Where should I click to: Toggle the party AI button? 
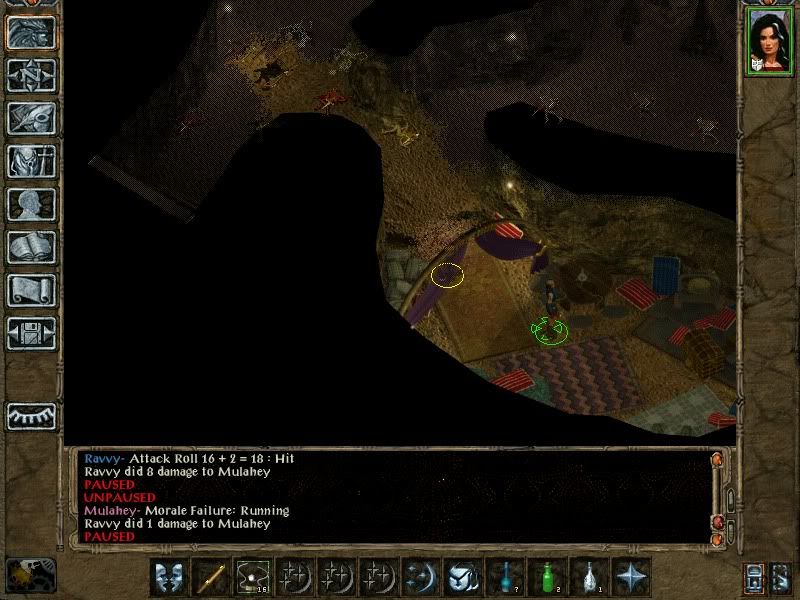click(x=780, y=577)
